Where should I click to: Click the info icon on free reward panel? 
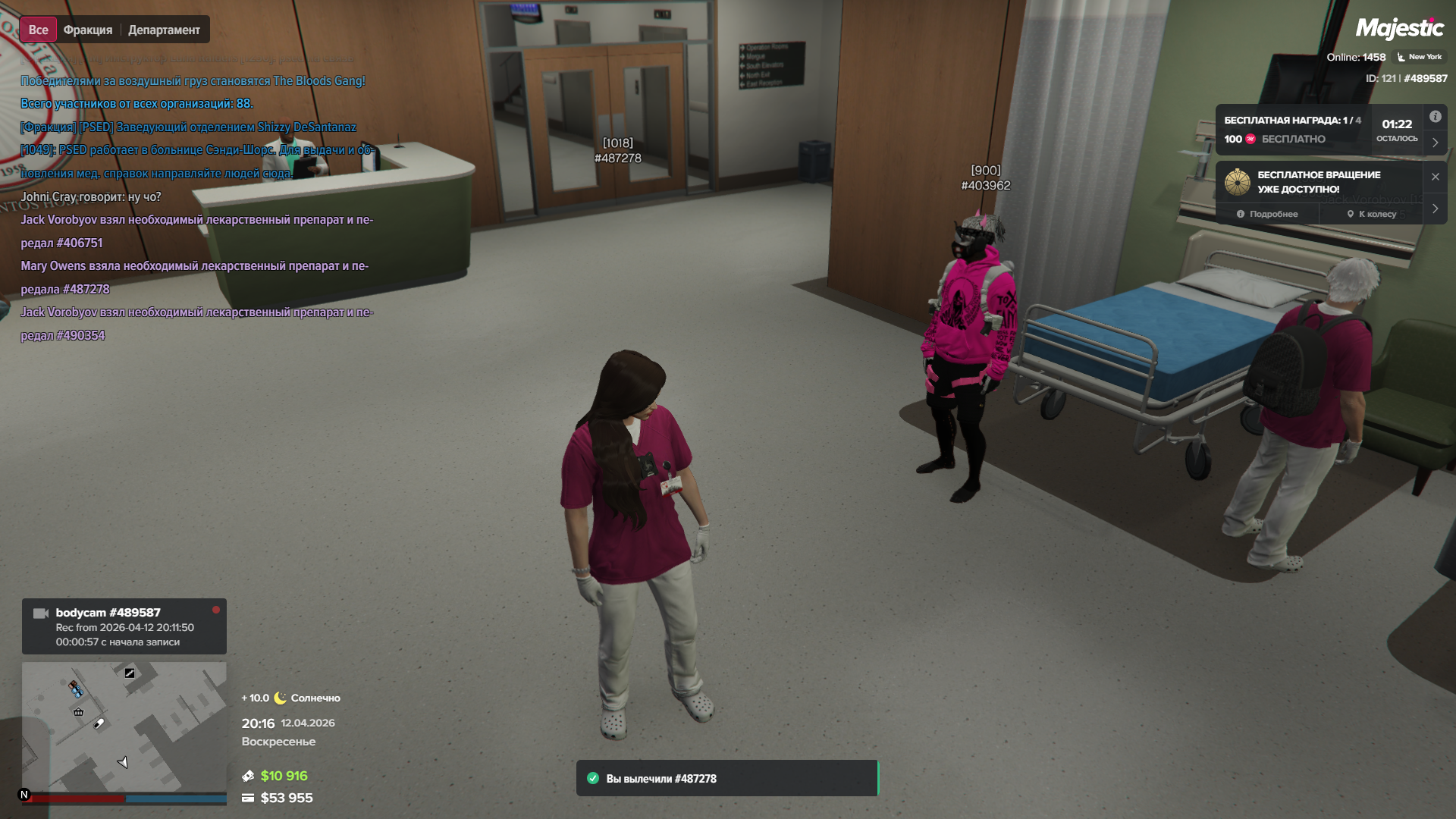pyautogui.click(x=1435, y=117)
